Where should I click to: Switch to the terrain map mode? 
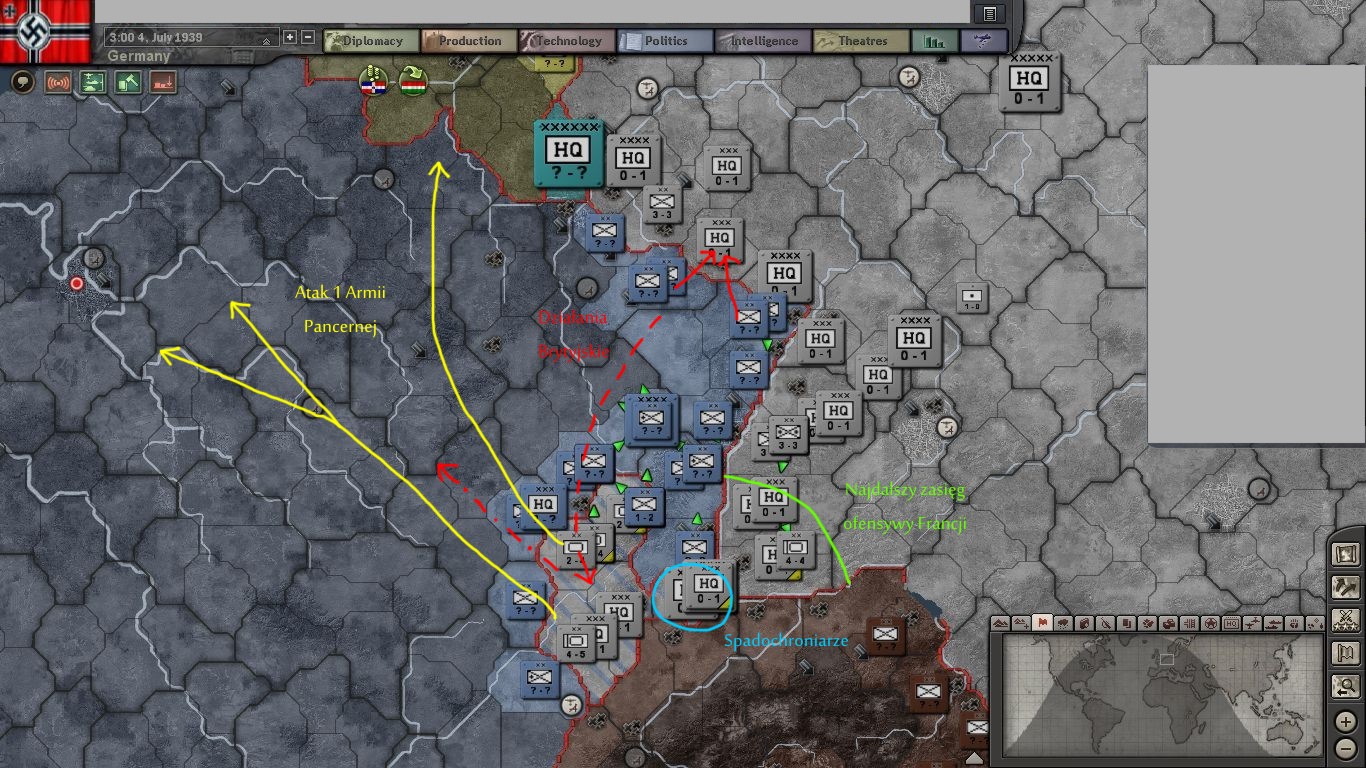click(x=1002, y=623)
